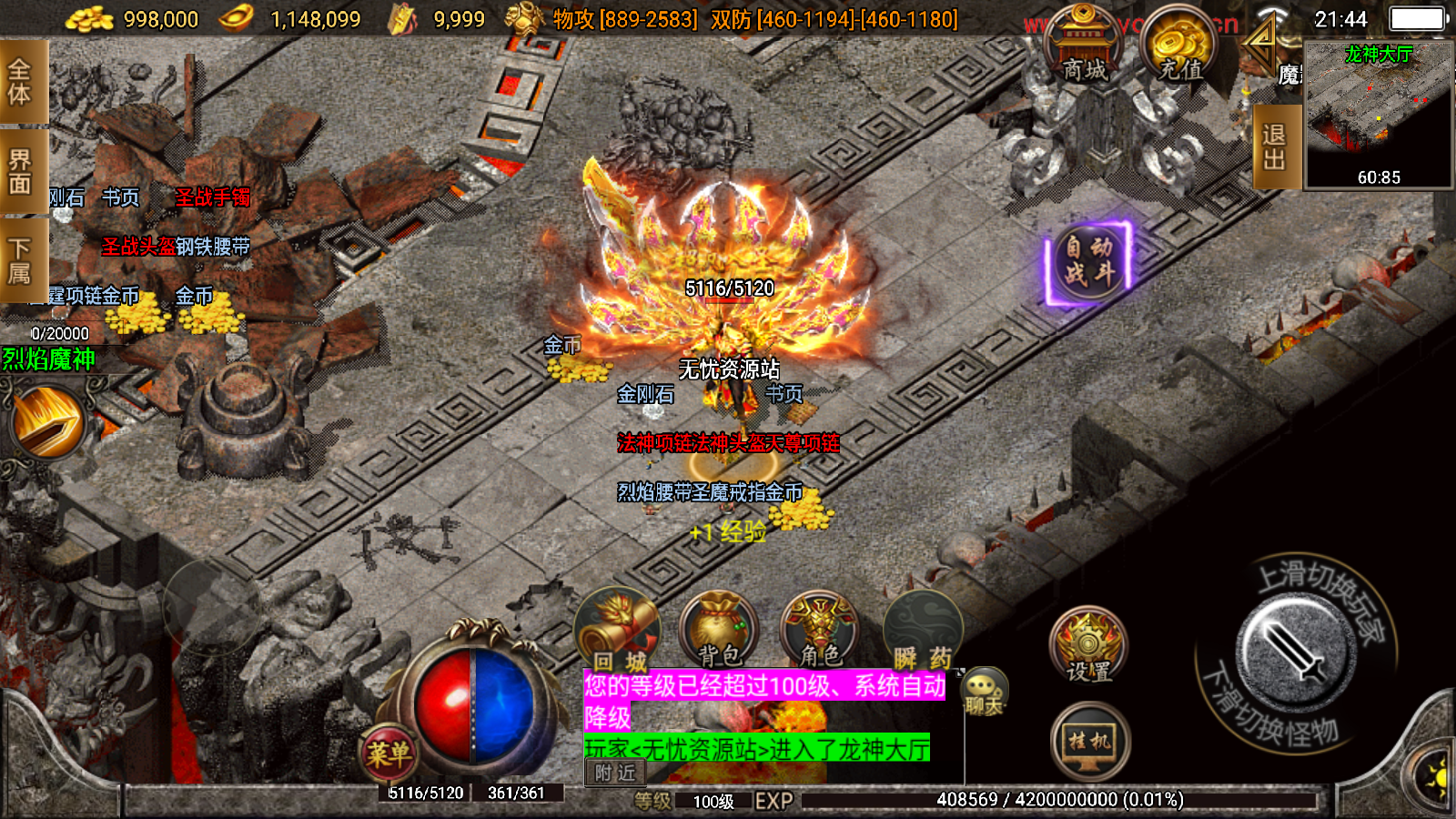Open the 角色 character sheet
The width and height of the screenshot is (1456, 819).
[x=820, y=630]
